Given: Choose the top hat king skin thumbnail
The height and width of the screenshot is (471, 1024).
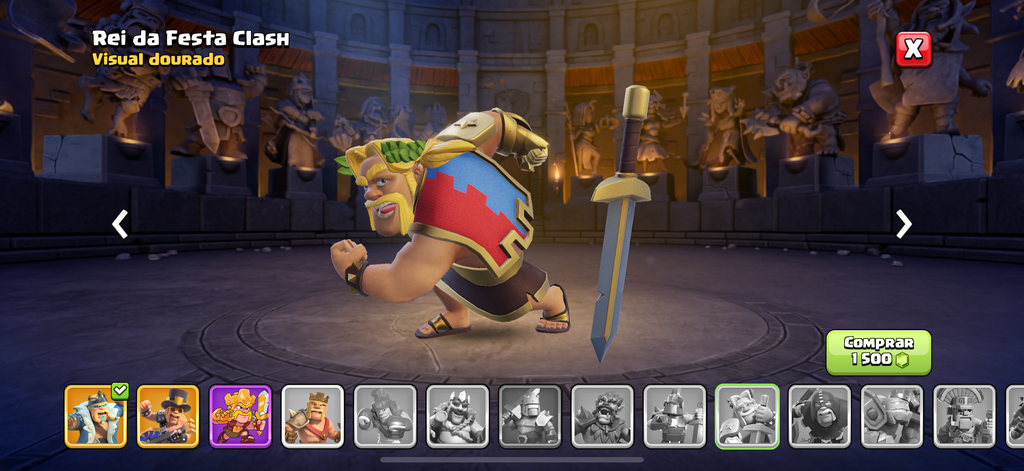Looking at the screenshot, I should [x=168, y=415].
